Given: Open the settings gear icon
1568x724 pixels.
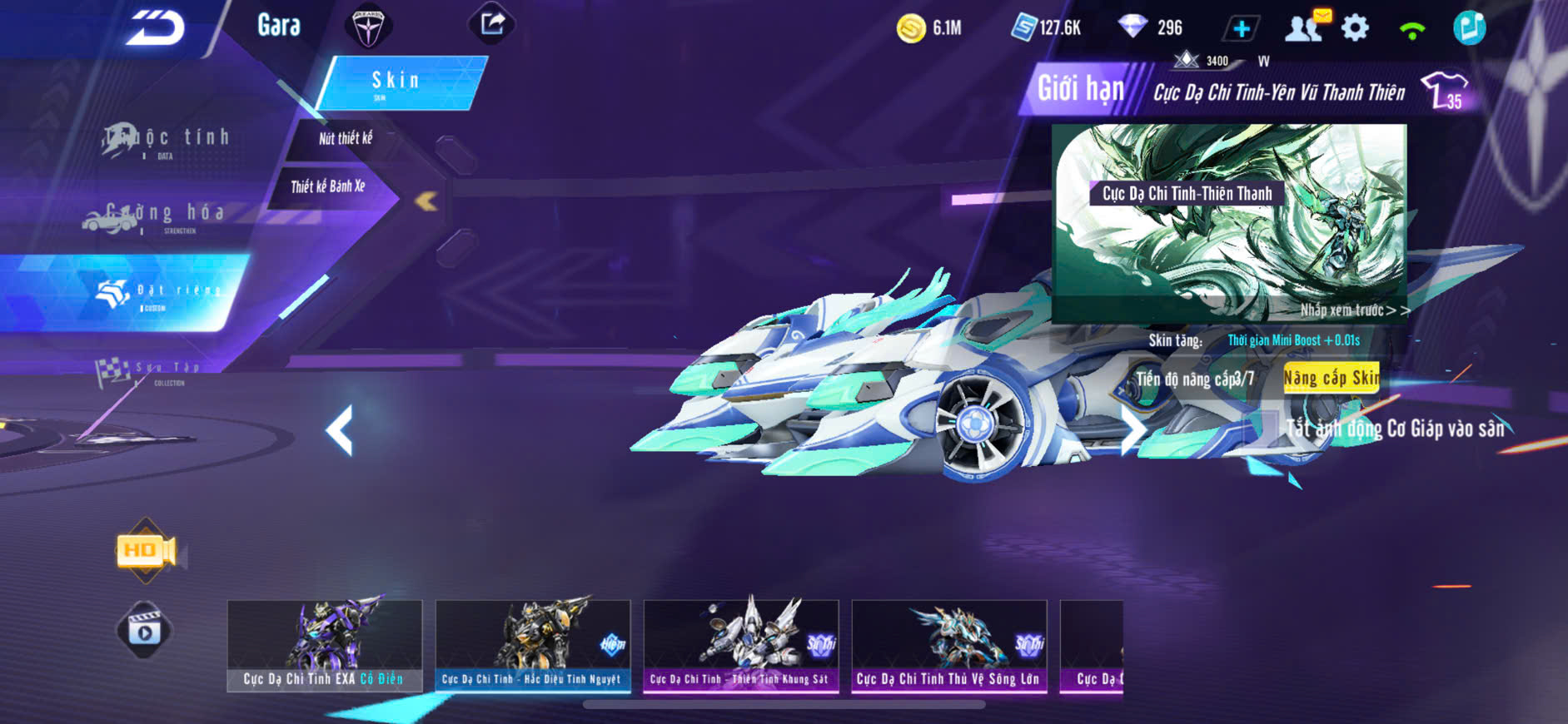Looking at the screenshot, I should [1356, 28].
